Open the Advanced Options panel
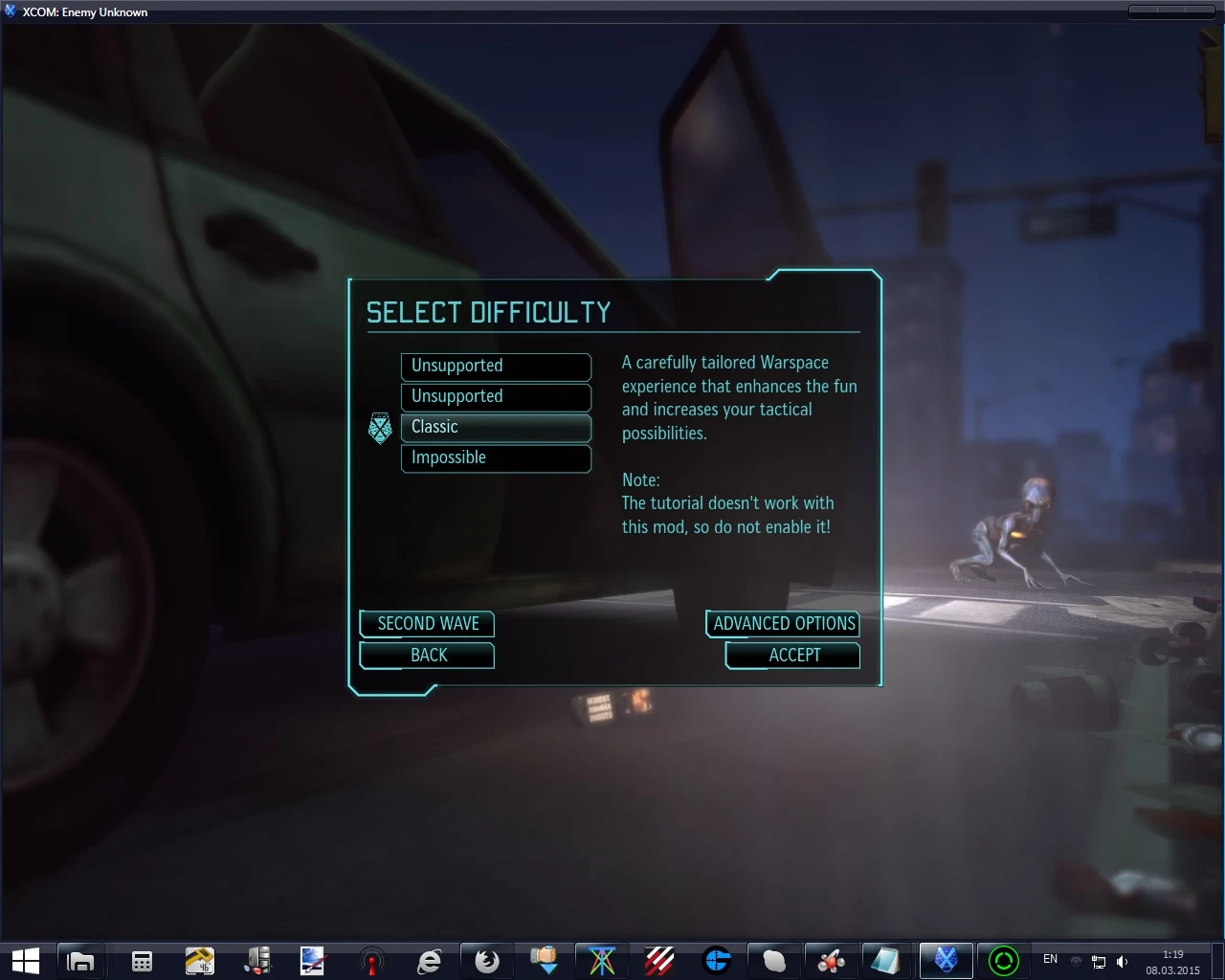This screenshot has width=1225, height=980. (782, 623)
